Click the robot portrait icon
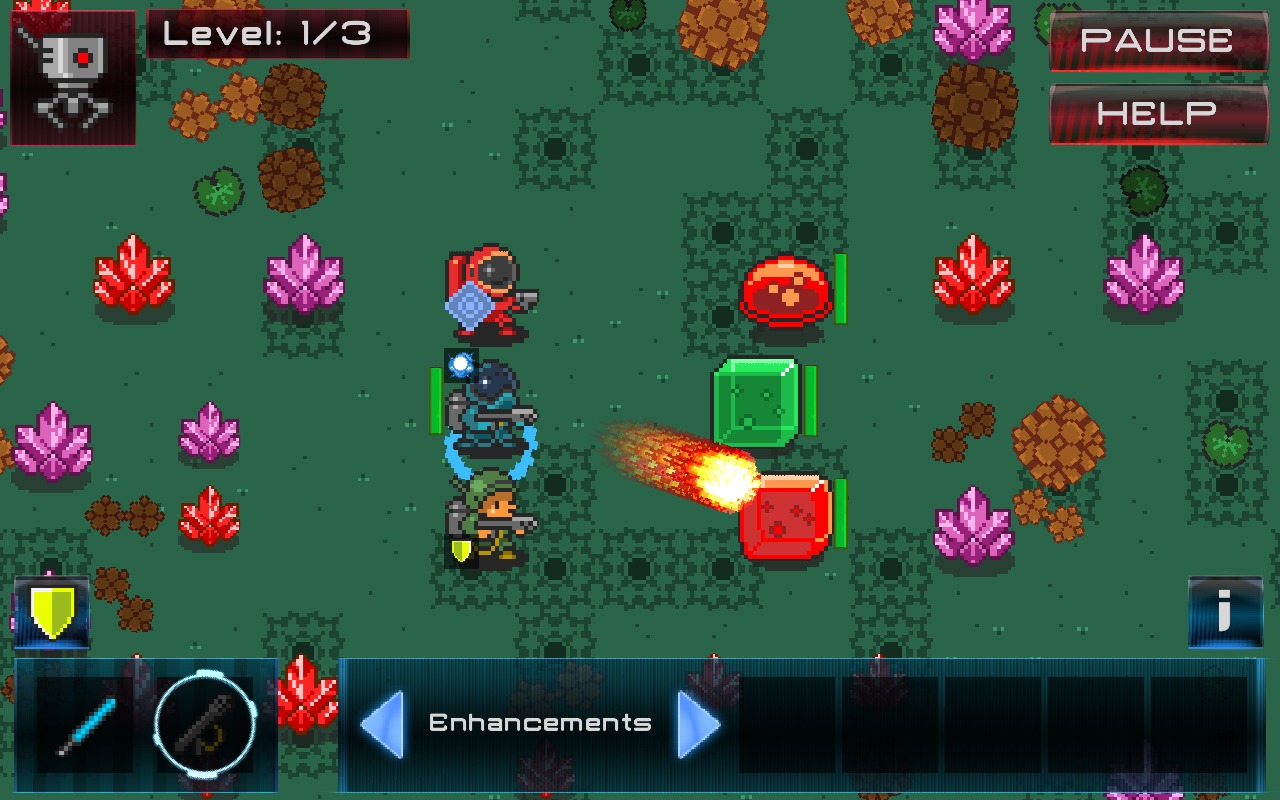 pos(72,77)
